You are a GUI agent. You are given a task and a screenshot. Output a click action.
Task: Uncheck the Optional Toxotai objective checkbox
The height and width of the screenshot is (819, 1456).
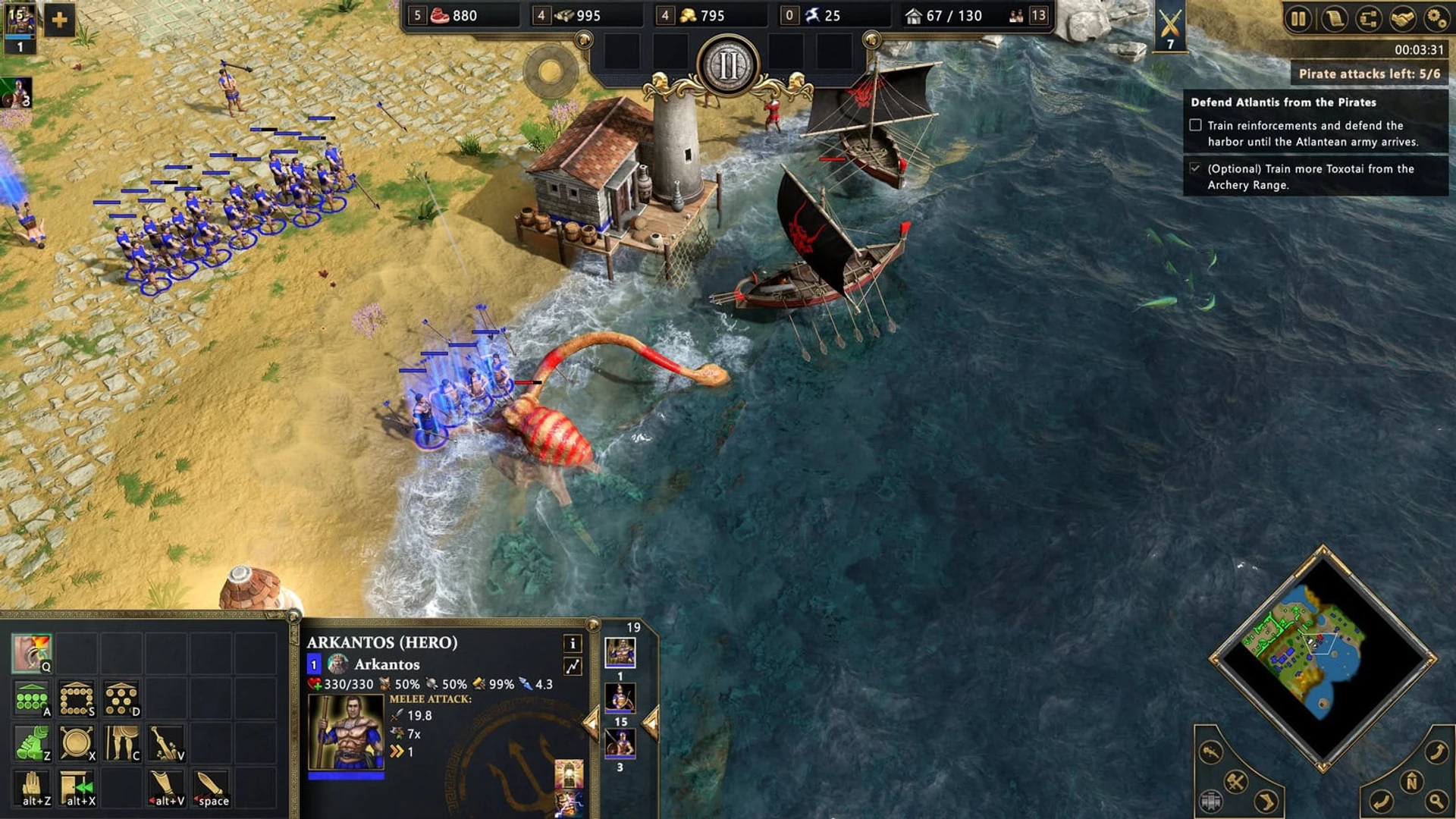click(x=1196, y=169)
